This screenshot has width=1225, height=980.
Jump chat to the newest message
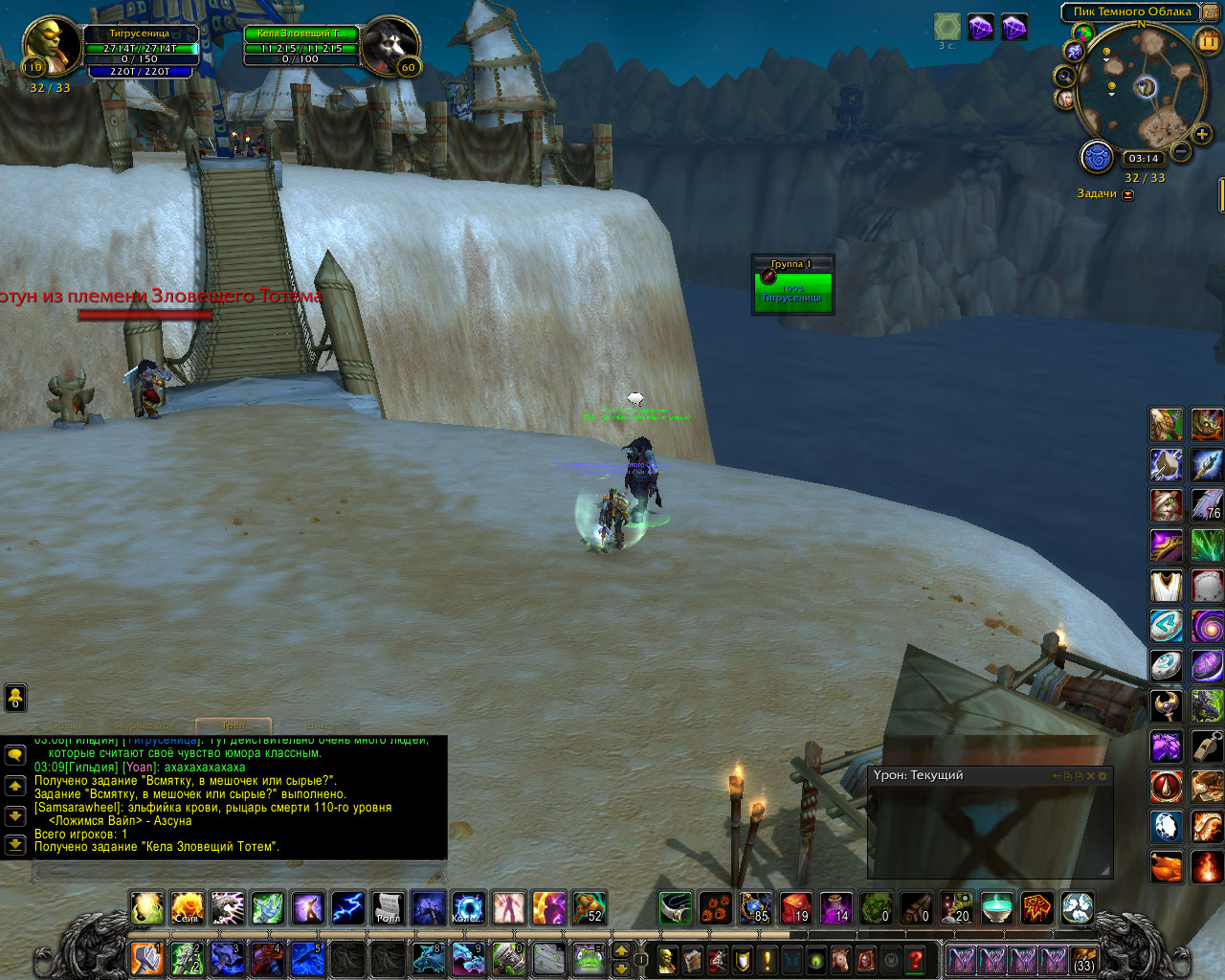point(15,845)
